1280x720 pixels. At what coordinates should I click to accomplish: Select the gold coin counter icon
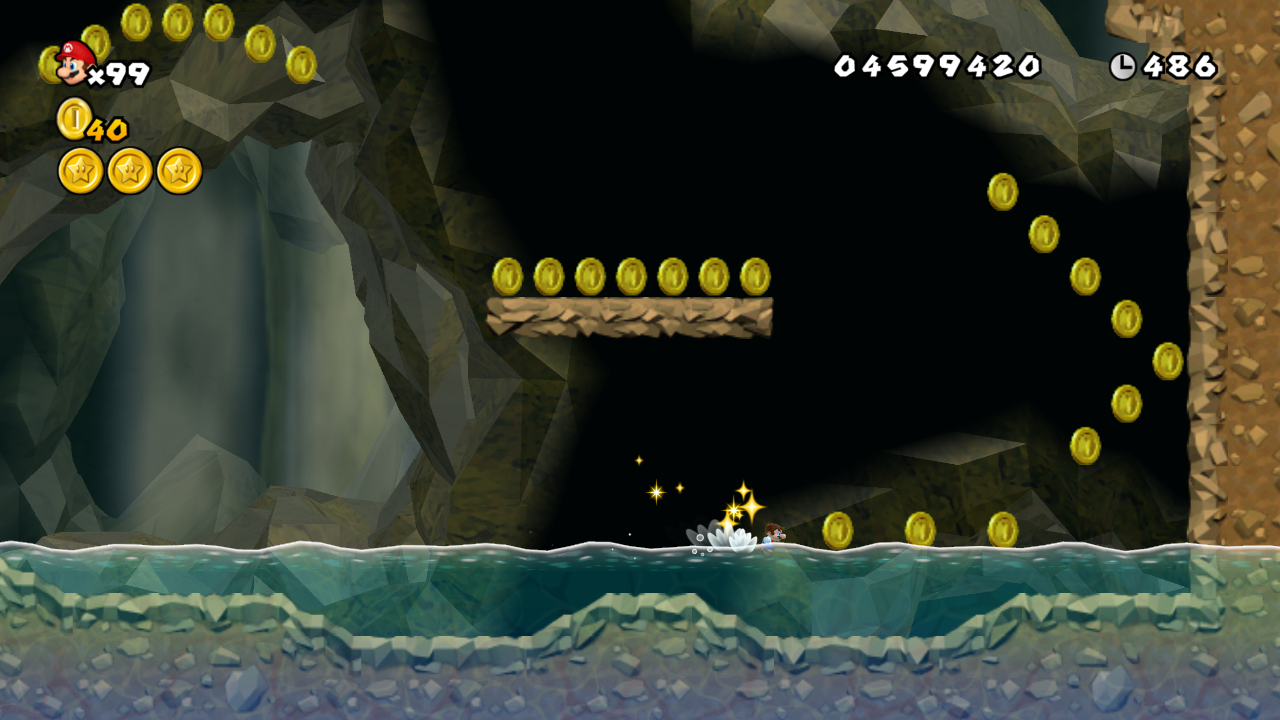coord(73,119)
